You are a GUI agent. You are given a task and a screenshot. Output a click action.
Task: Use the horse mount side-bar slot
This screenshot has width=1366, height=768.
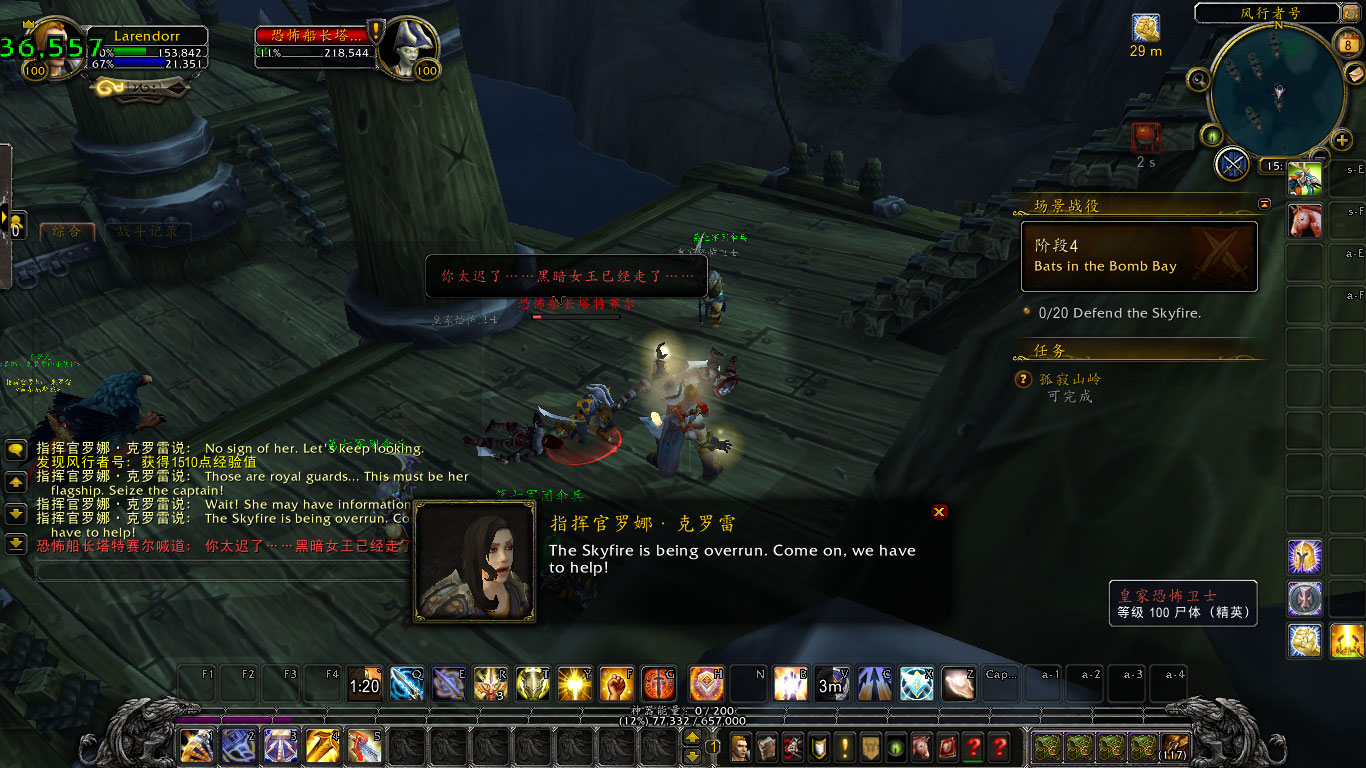tap(1304, 220)
